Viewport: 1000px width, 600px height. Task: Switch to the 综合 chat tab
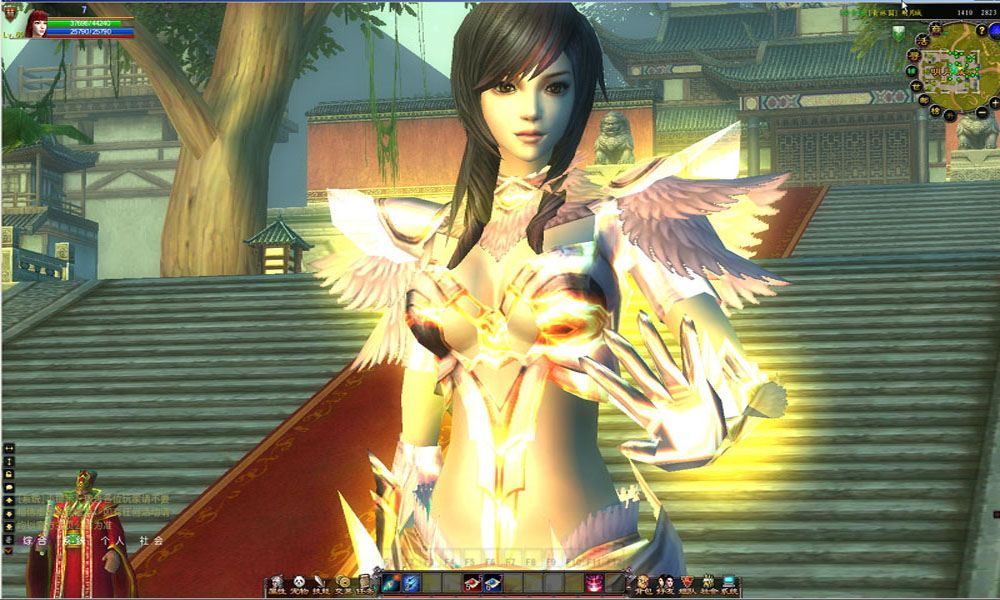40,541
